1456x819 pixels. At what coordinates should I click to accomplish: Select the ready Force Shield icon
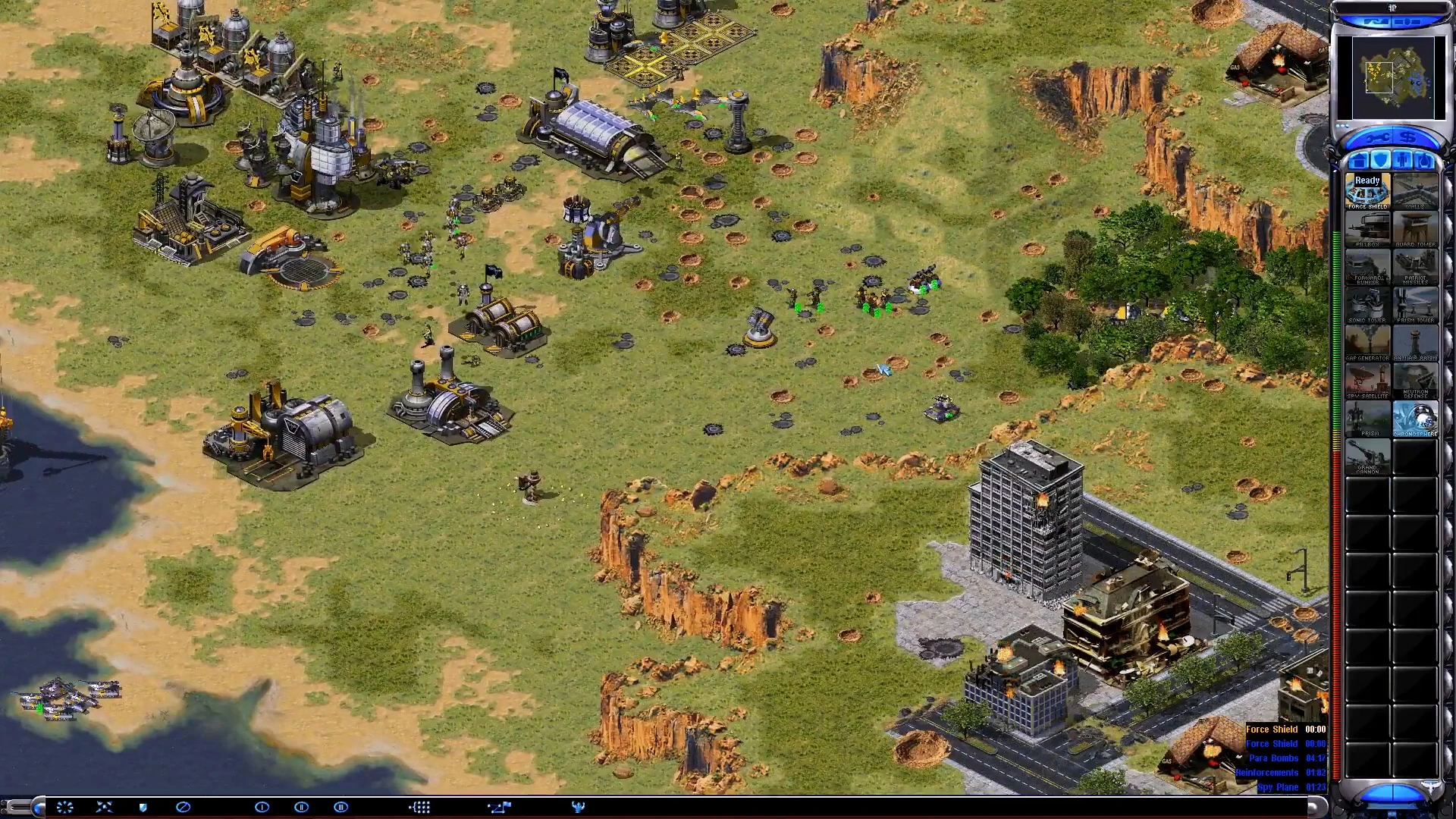(1367, 191)
